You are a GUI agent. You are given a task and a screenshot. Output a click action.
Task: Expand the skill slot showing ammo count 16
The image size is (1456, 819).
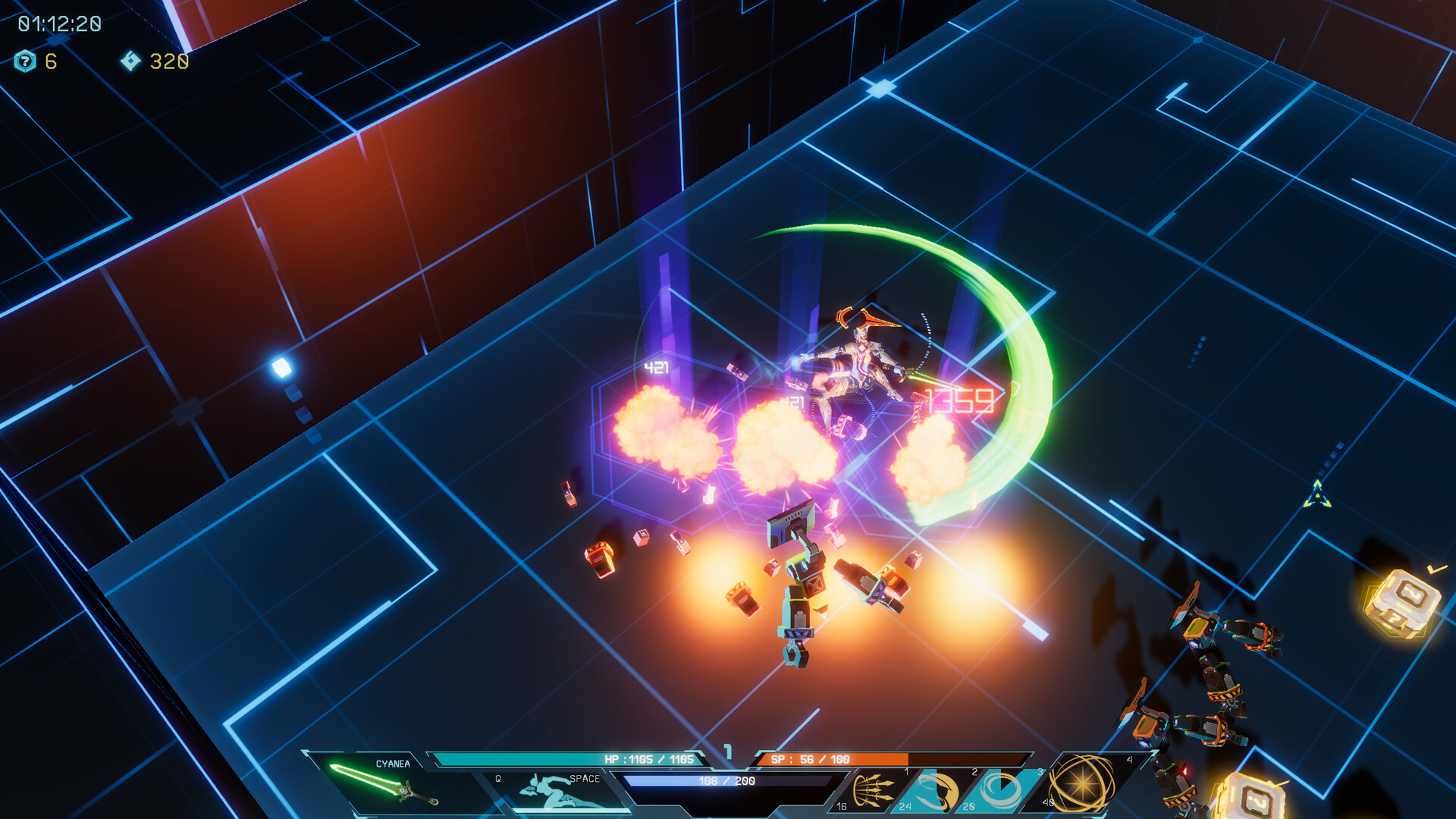coord(841,805)
